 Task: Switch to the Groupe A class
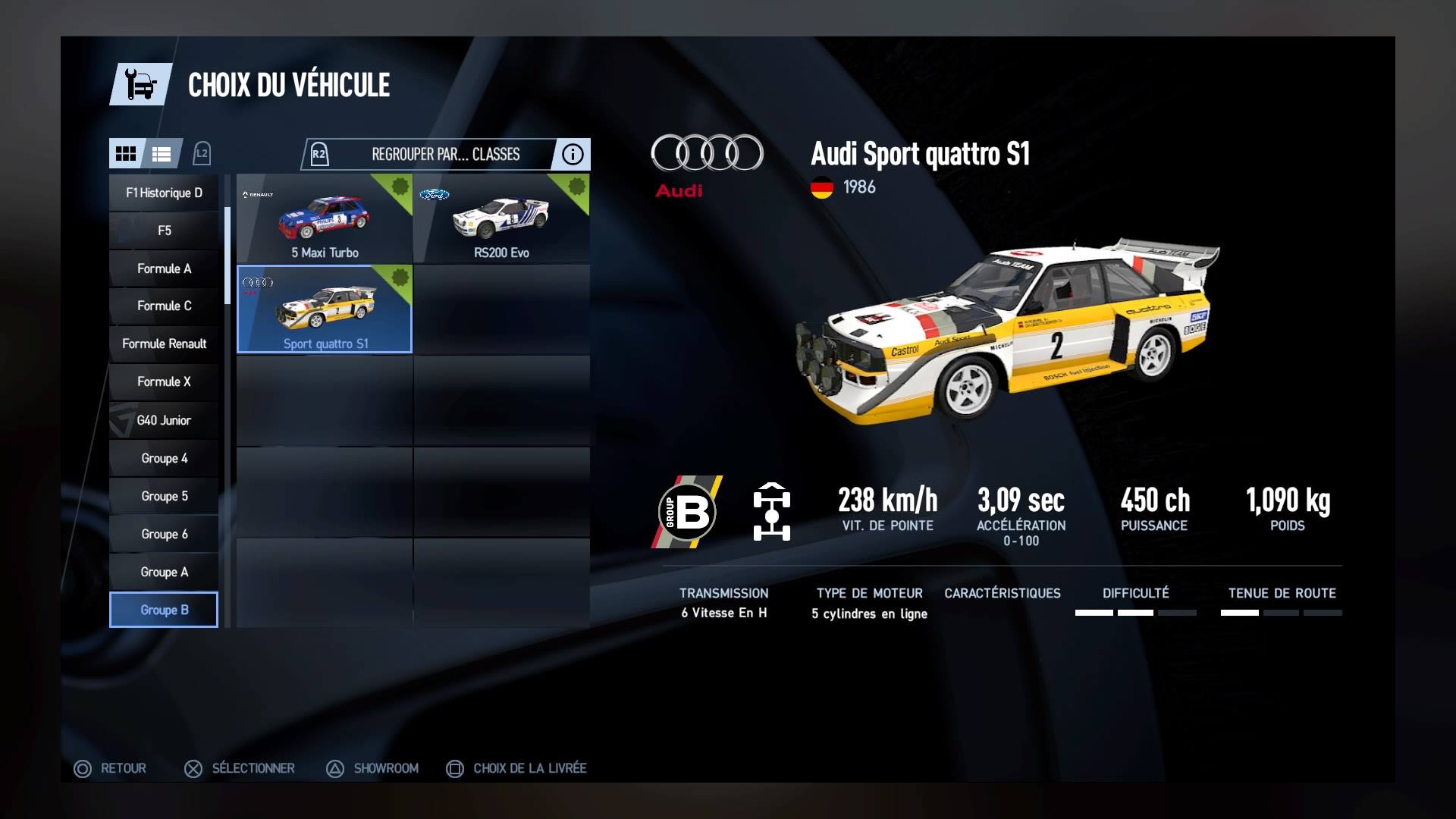pyautogui.click(x=164, y=572)
